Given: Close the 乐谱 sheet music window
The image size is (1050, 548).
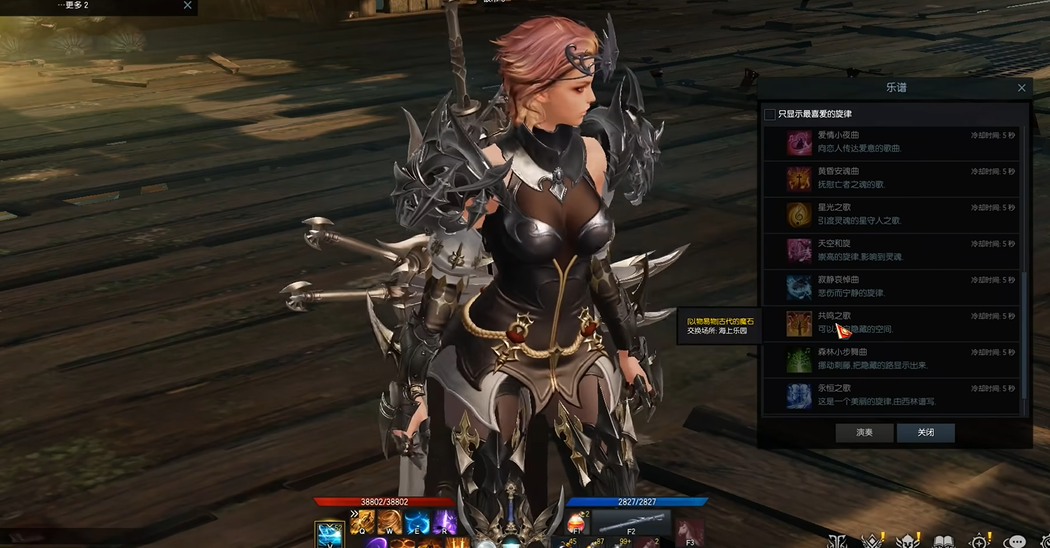Looking at the screenshot, I should coord(1021,88).
